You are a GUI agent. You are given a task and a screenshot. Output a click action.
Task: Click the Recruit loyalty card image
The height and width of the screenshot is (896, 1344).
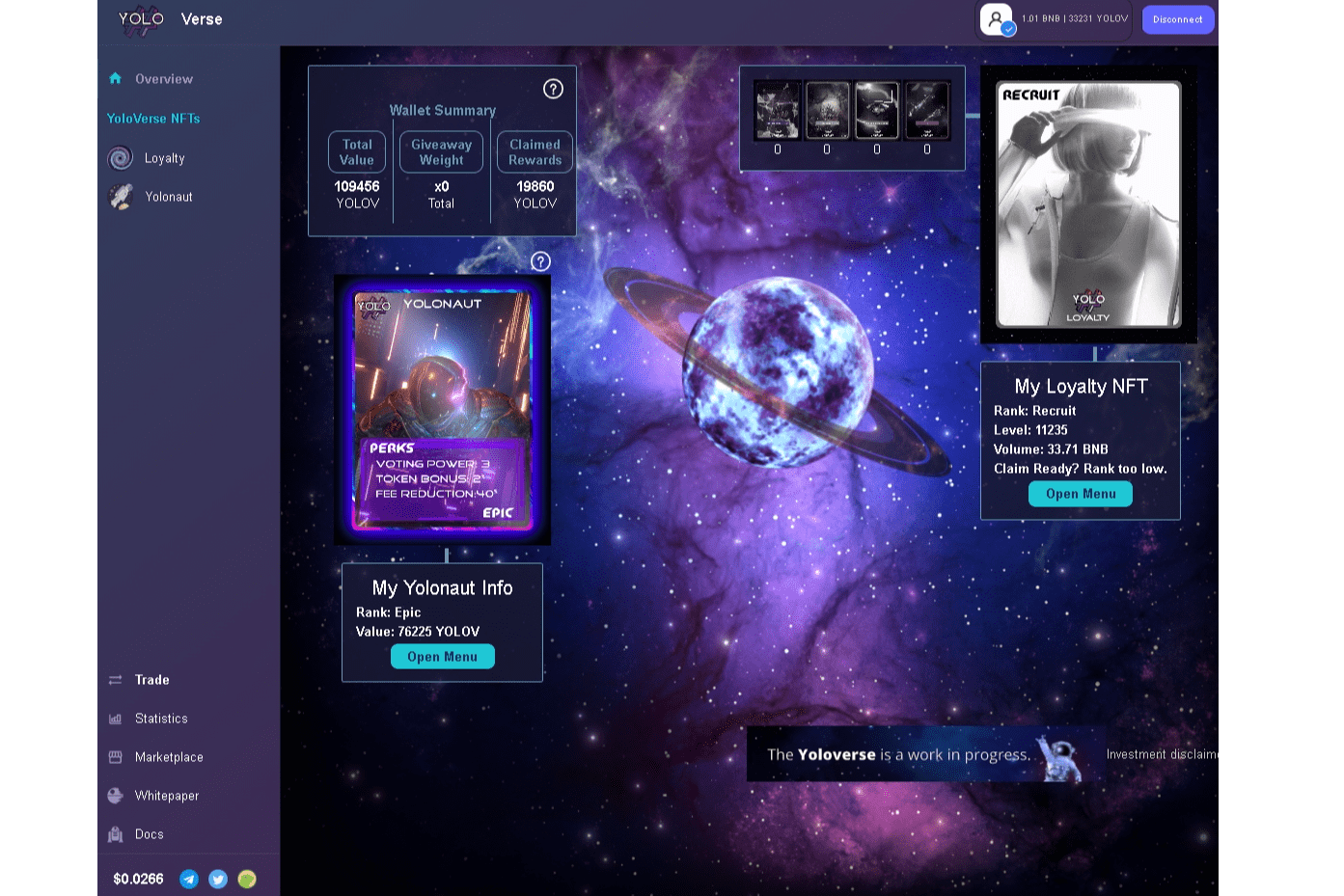coord(1087,204)
